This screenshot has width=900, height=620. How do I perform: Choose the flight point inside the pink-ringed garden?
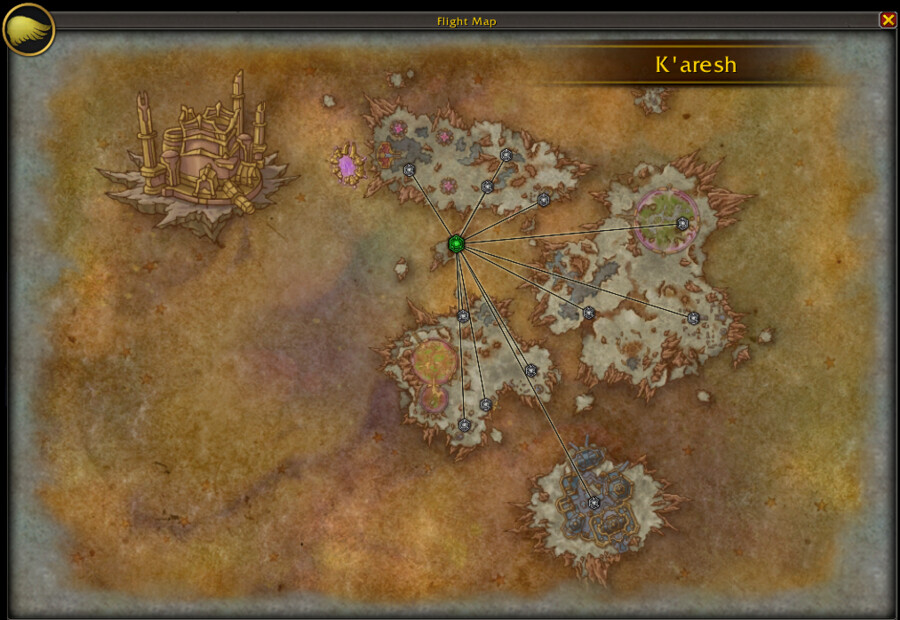(682, 224)
